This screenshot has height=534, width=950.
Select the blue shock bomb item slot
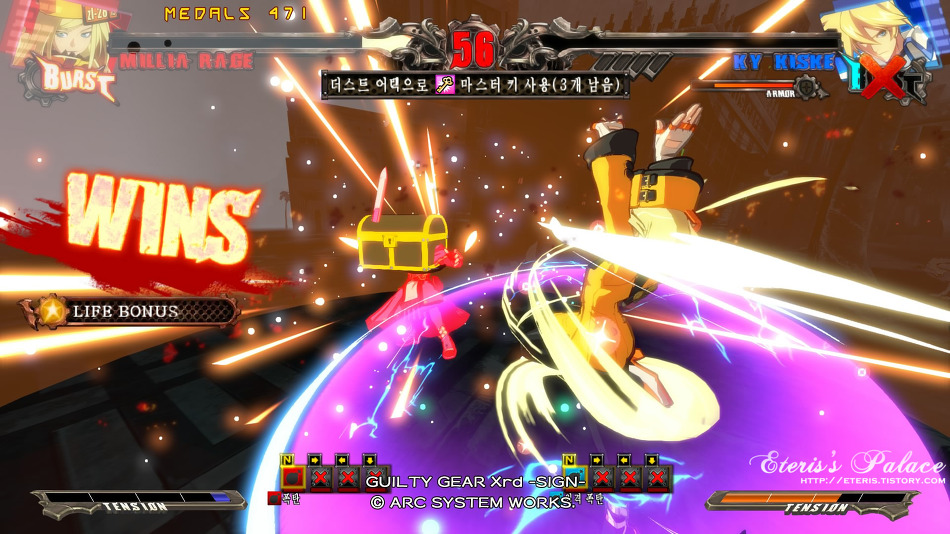pos(573,478)
